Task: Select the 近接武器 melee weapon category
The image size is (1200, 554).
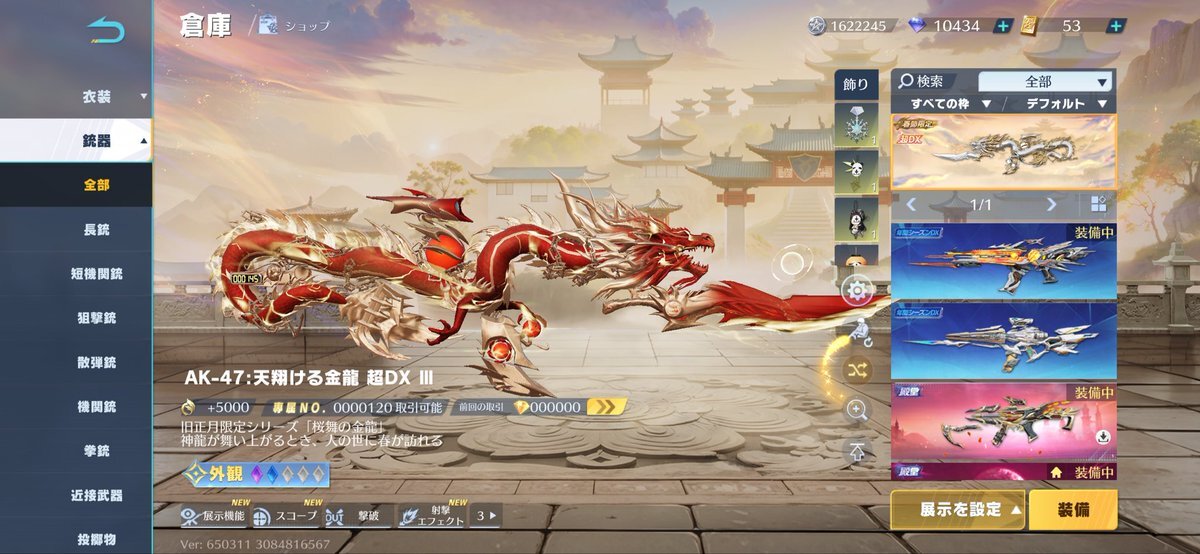Action: (97, 495)
